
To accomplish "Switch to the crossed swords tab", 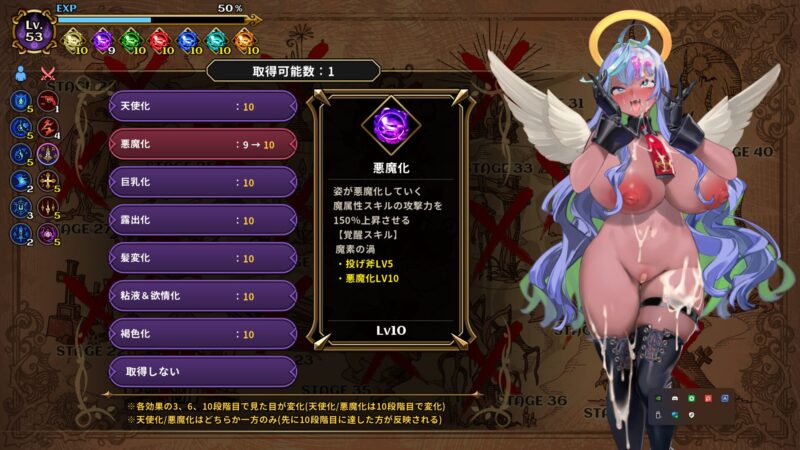I will [47, 73].
